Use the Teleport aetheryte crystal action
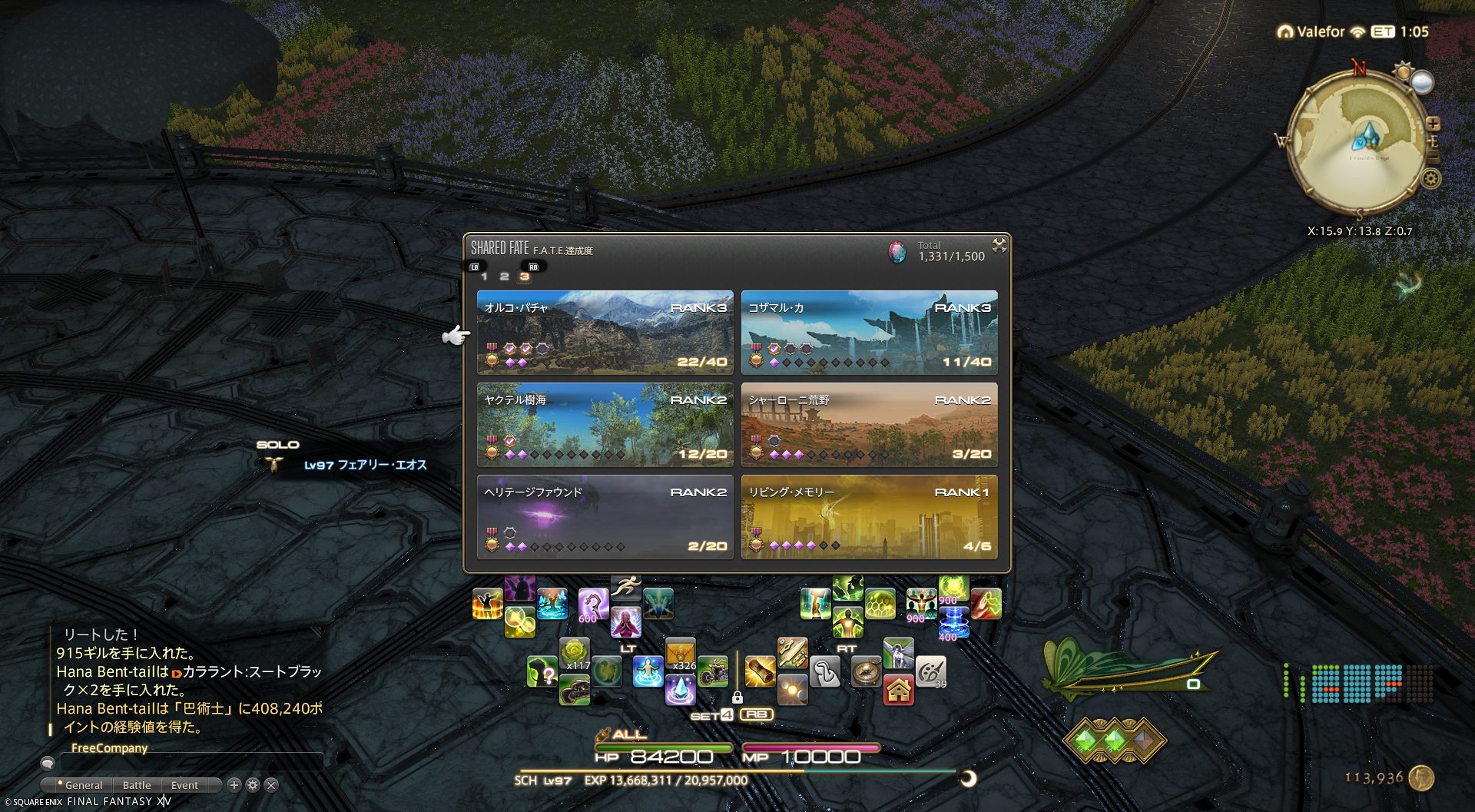The width and height of the screenshot is (1475, 812). 680,690
